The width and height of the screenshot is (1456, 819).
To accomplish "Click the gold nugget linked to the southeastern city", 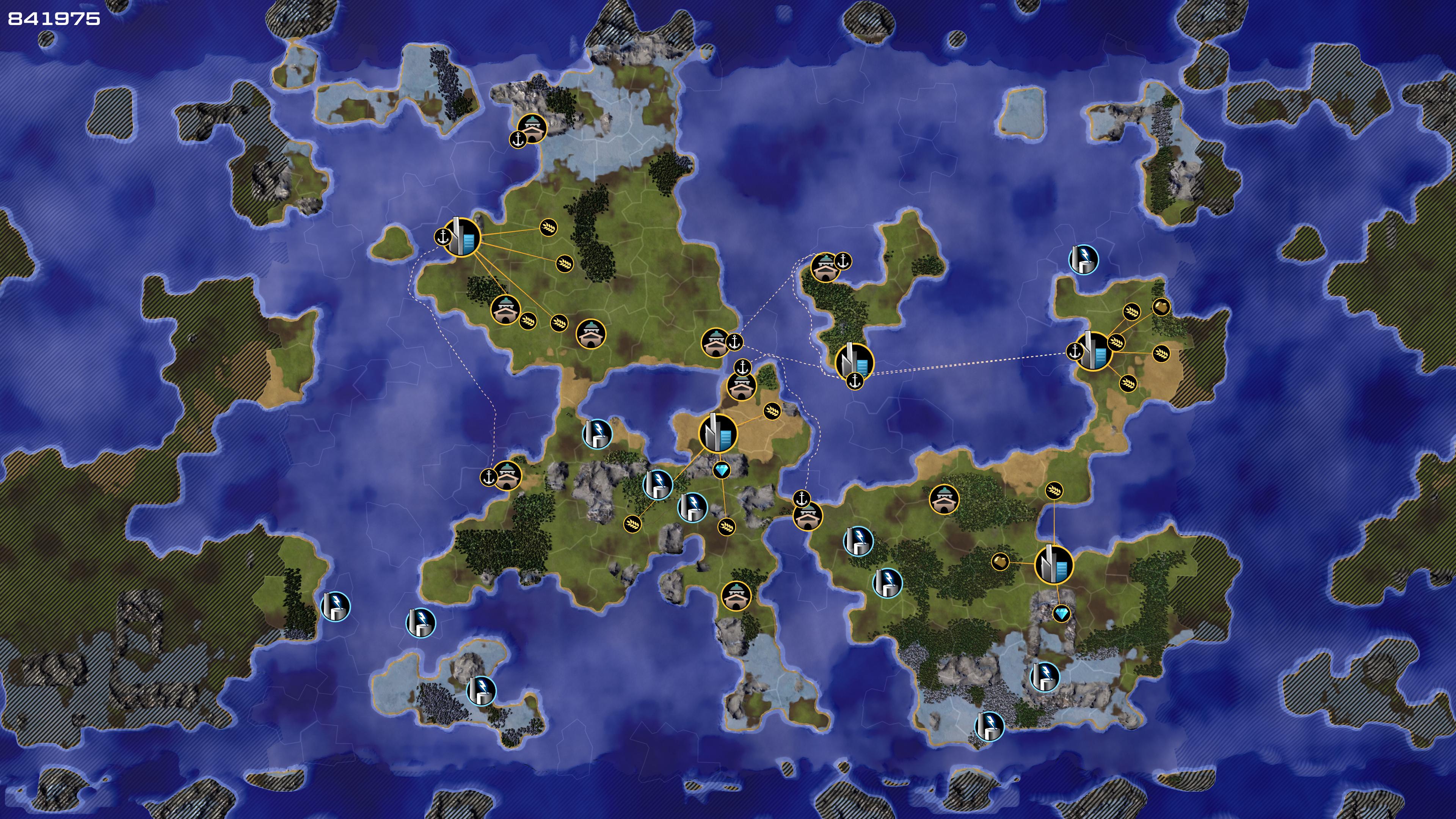I will (1000, 561).
